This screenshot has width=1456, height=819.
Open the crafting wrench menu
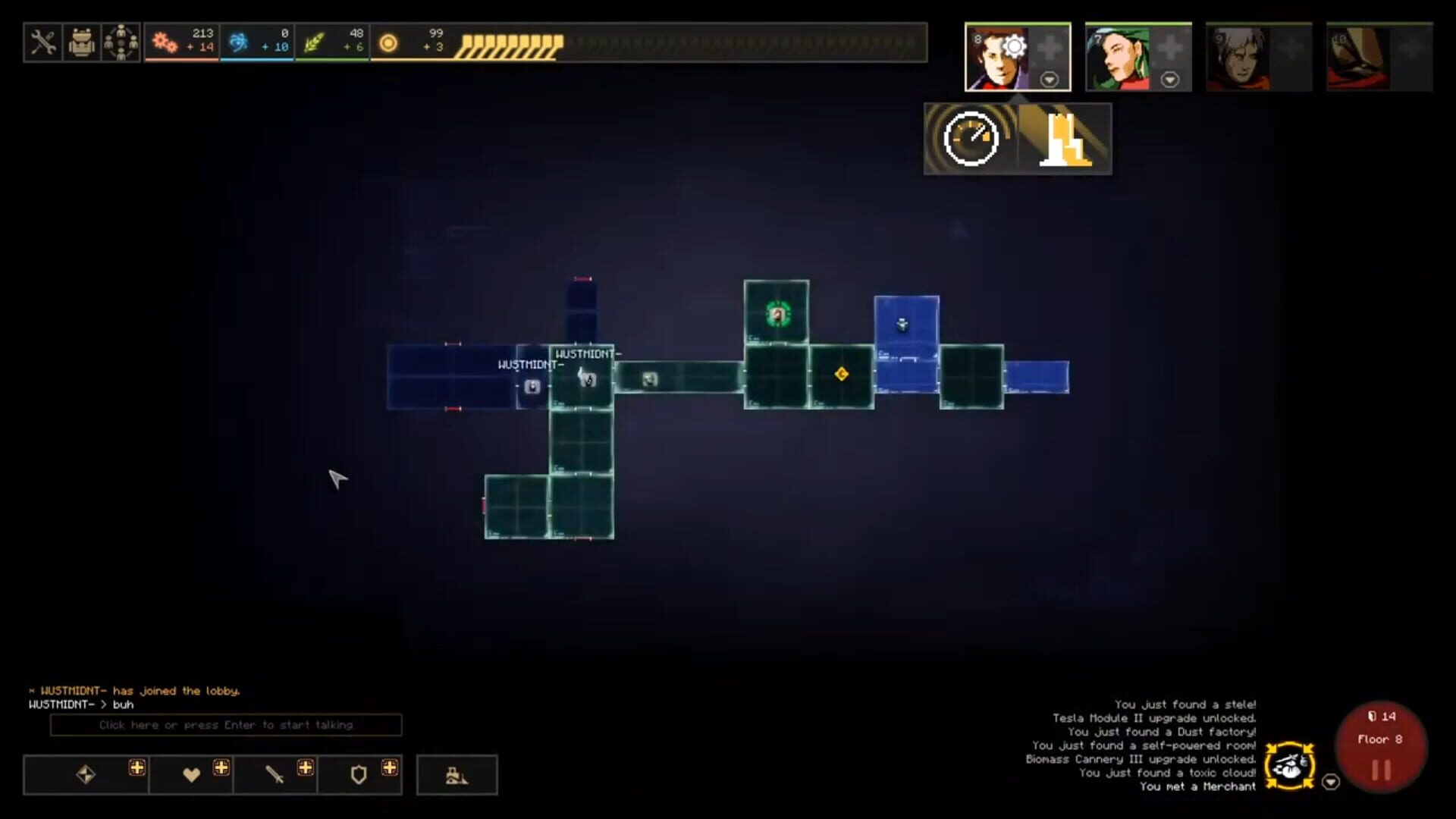(x=43, y=42)
